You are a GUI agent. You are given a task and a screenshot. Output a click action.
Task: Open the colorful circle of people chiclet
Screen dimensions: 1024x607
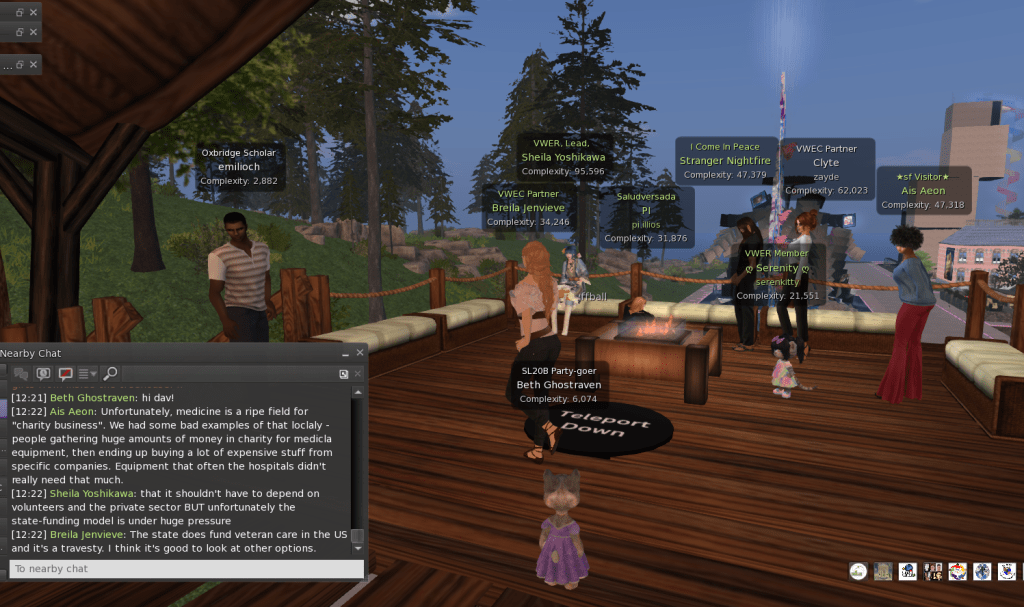(957, 572)
